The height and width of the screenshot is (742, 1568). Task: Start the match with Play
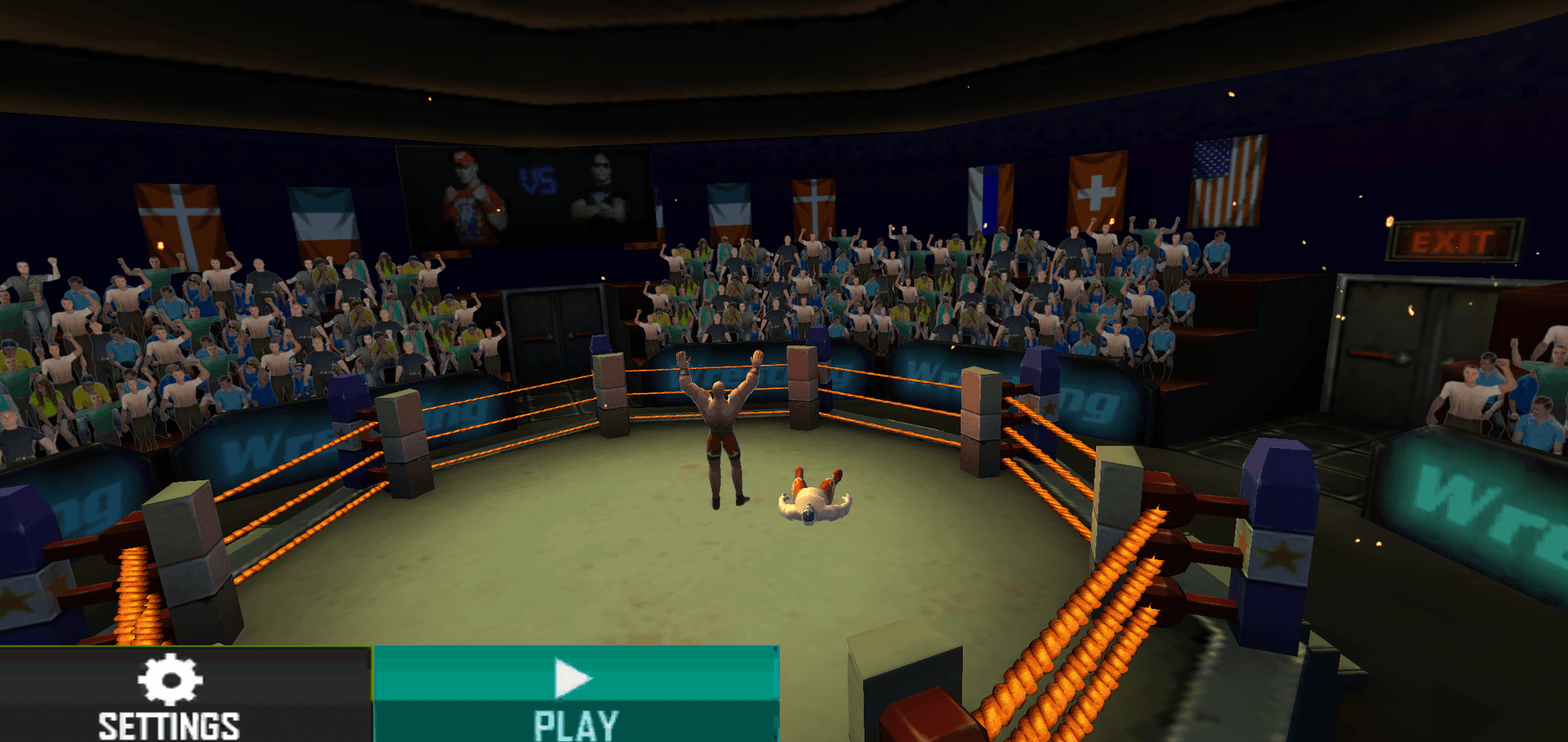[576, 695]
